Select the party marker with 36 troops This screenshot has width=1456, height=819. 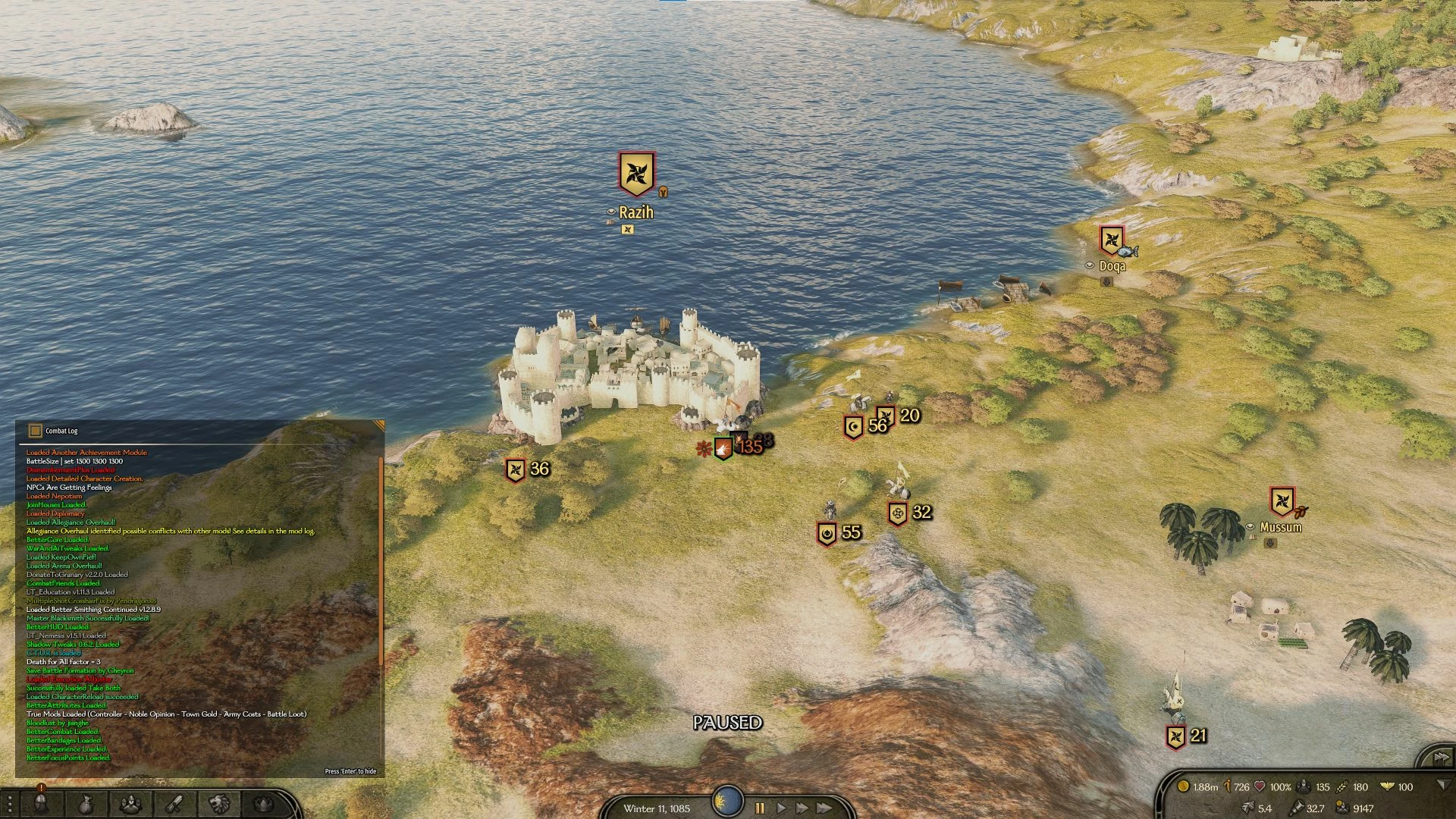tap(516, 470)
